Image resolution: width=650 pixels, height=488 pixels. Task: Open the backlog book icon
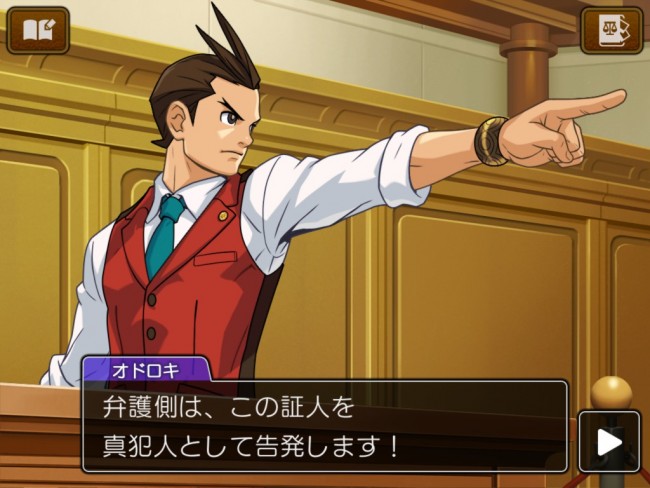[38, 30]
